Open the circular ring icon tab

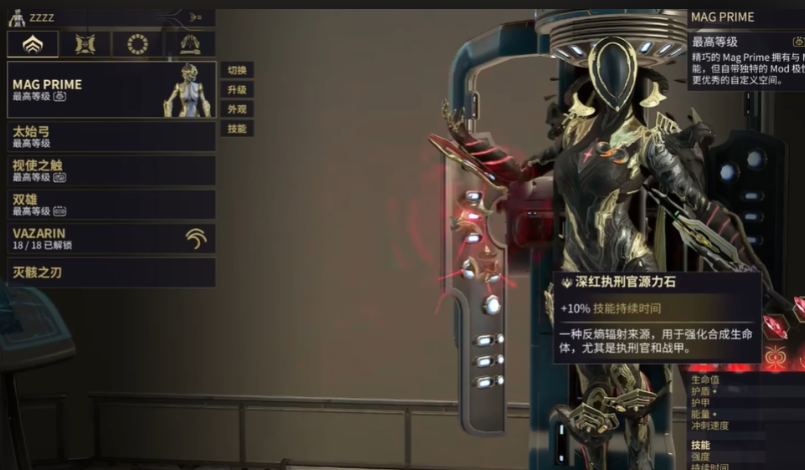(138, 44)
